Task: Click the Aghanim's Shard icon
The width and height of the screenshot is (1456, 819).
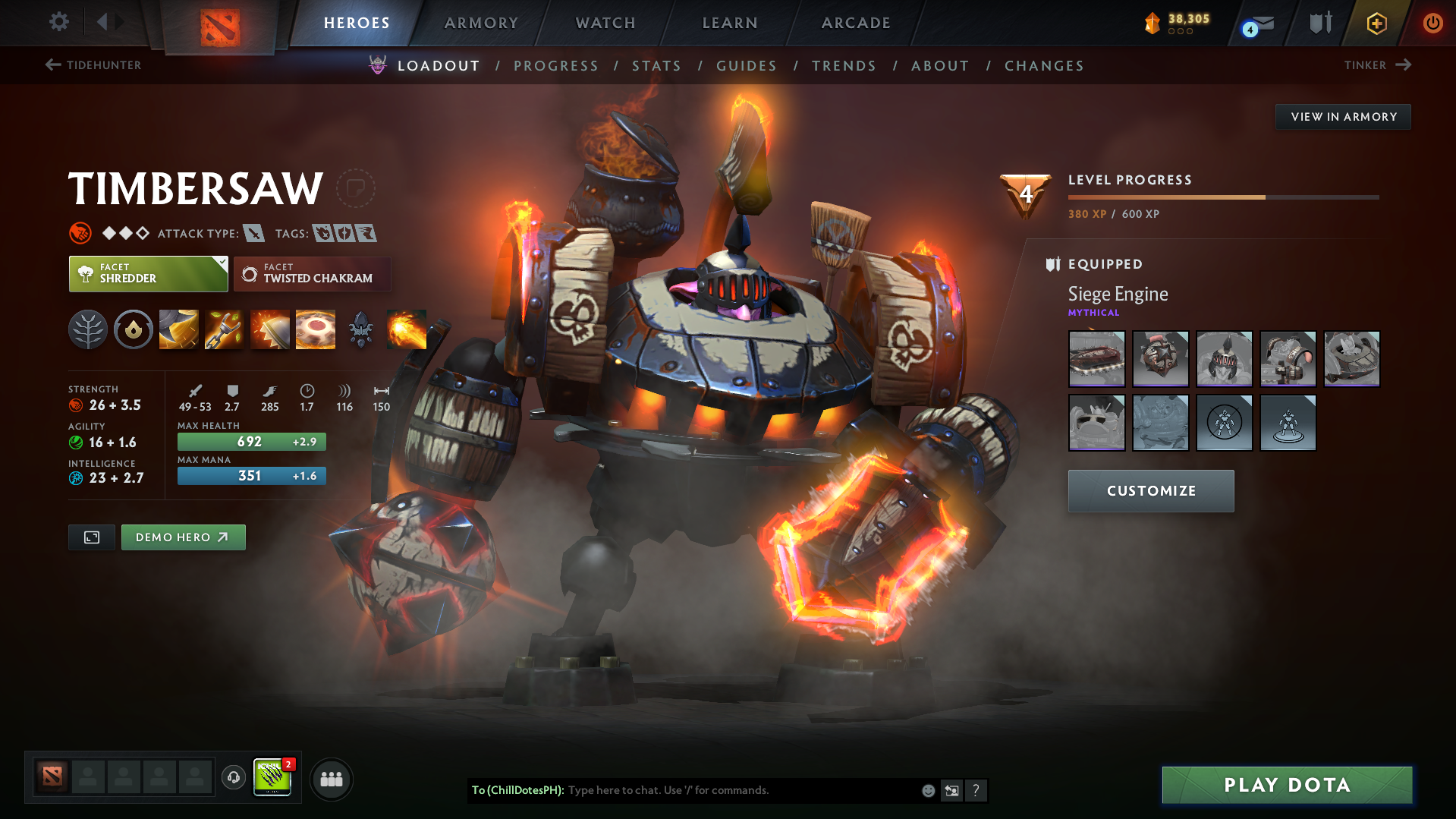Action: (x=360, y=329)
